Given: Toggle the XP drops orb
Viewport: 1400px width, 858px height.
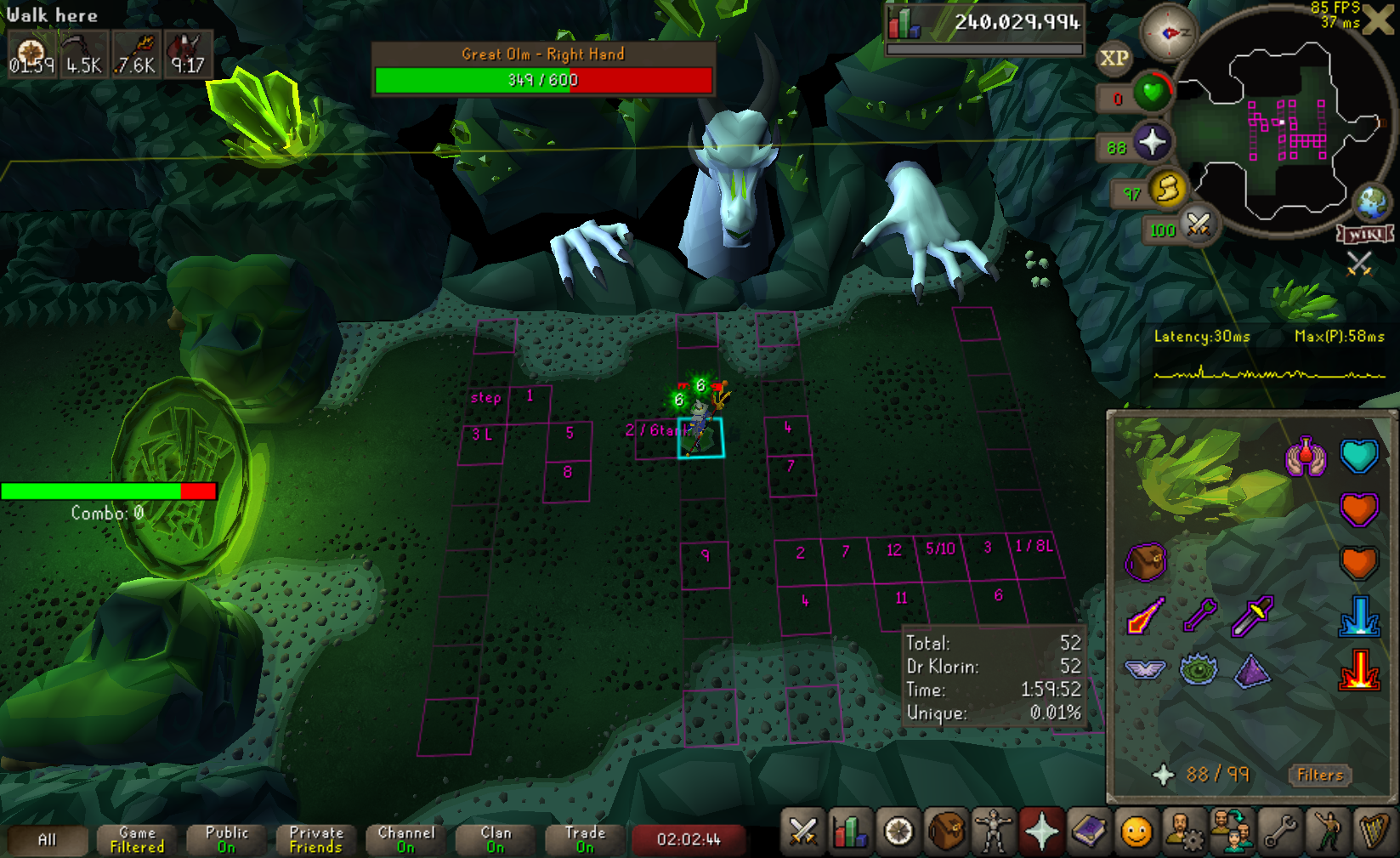Looking at the screenshot, I should tap(1114, 59).
